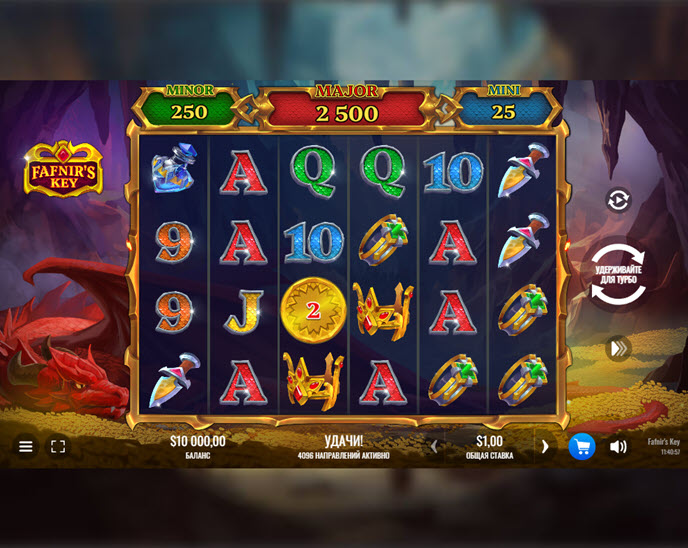Image resolution: width=688 pixels, height=548 pixels.
Task: Open the blue shopping cart feature buy
Action: 582,446
